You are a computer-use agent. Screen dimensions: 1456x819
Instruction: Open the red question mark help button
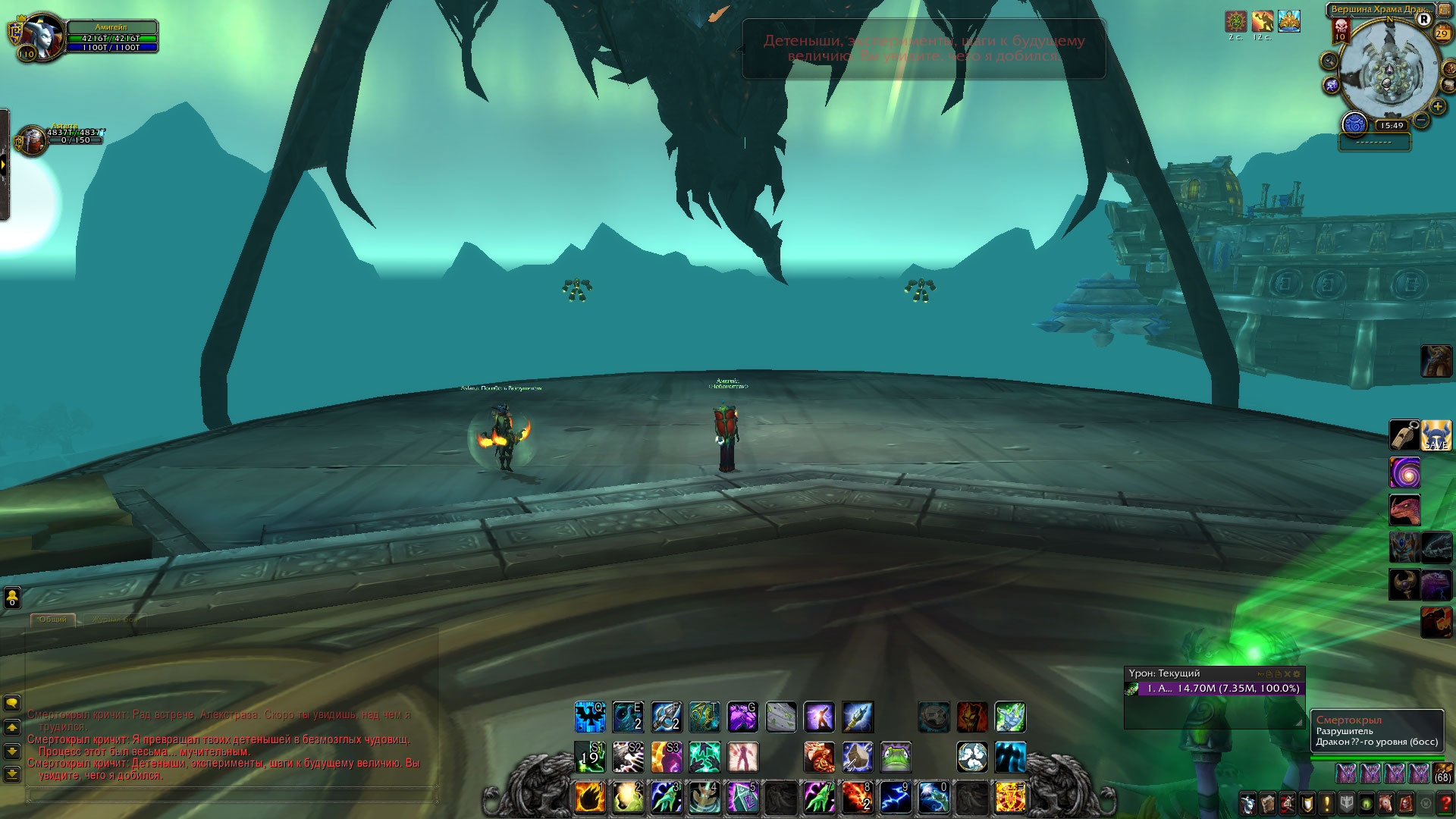1445,803
